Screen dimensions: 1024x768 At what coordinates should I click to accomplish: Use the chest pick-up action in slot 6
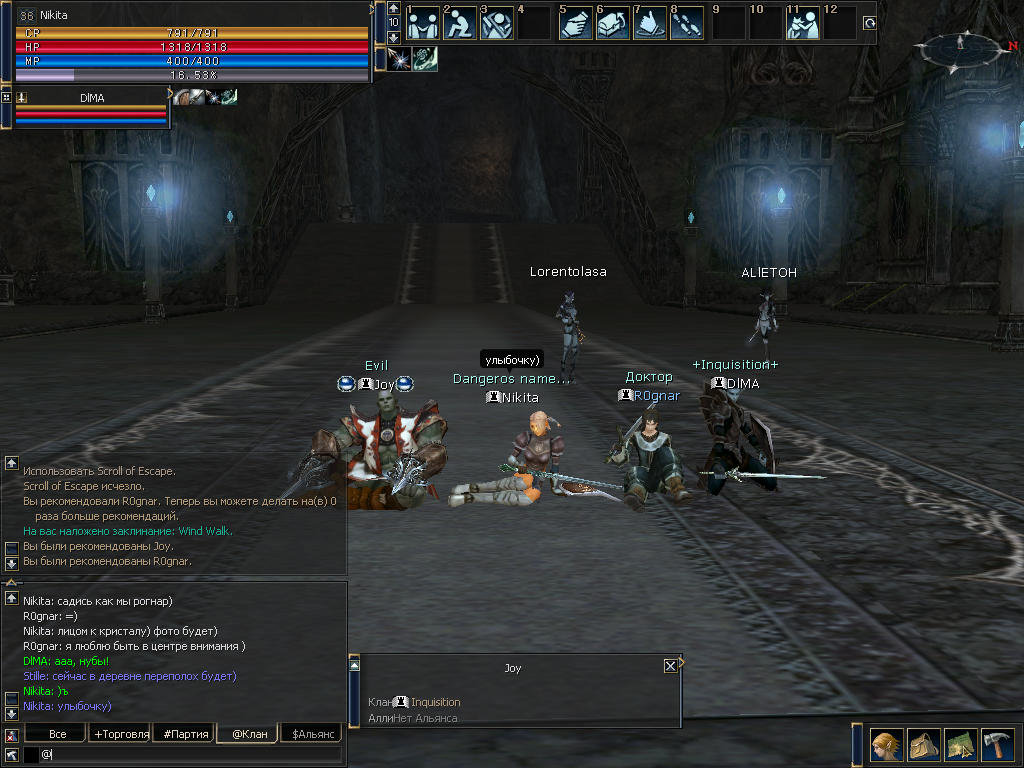(612, 24)
